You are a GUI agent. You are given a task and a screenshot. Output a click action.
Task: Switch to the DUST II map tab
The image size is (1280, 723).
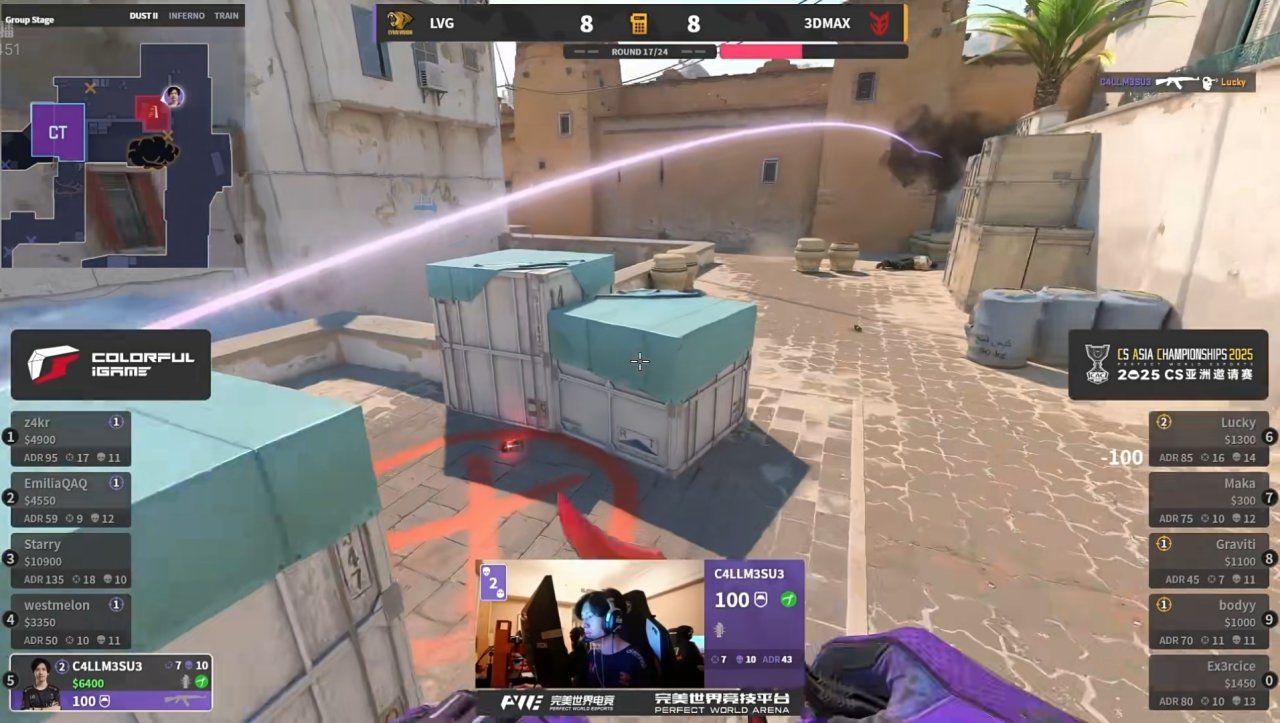(x=144, y=16)
